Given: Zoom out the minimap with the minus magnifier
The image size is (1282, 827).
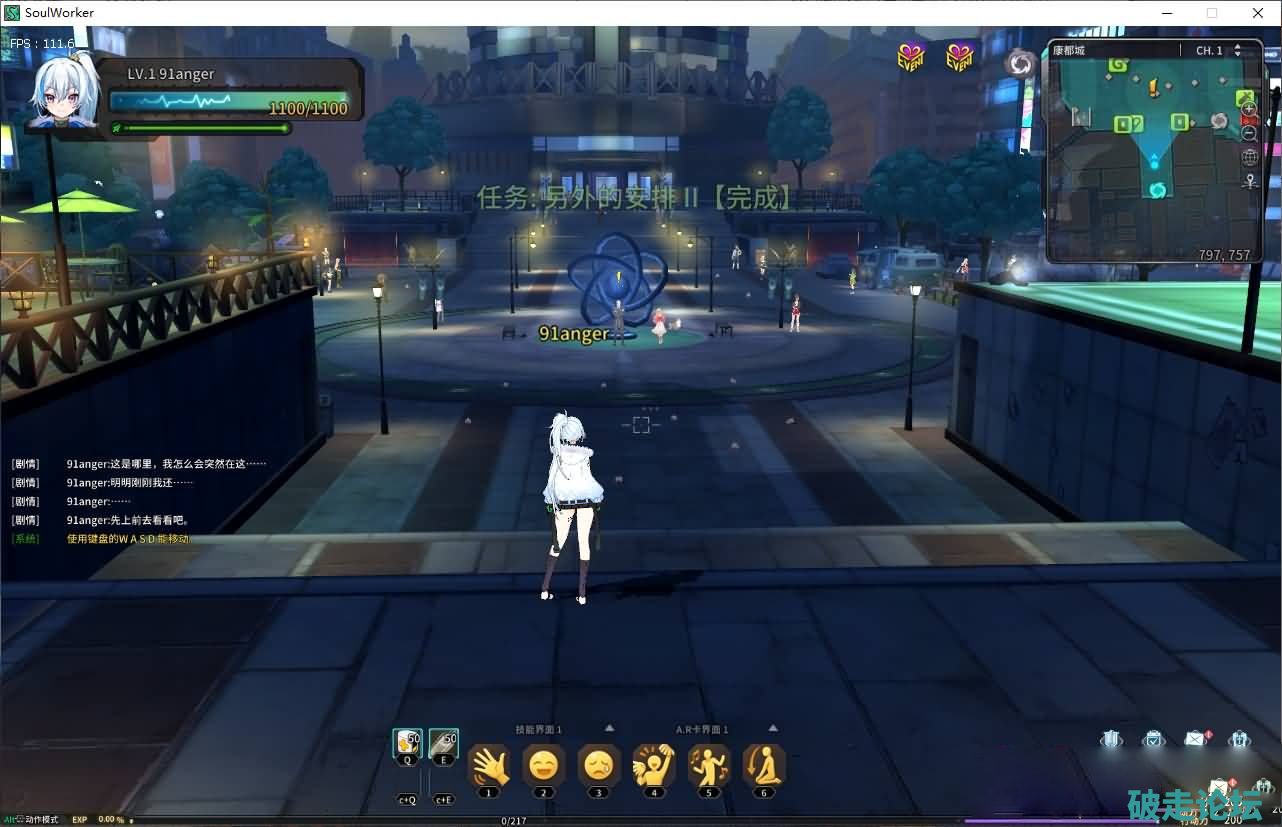Looking at the screenshot, I should (1249, 132).
